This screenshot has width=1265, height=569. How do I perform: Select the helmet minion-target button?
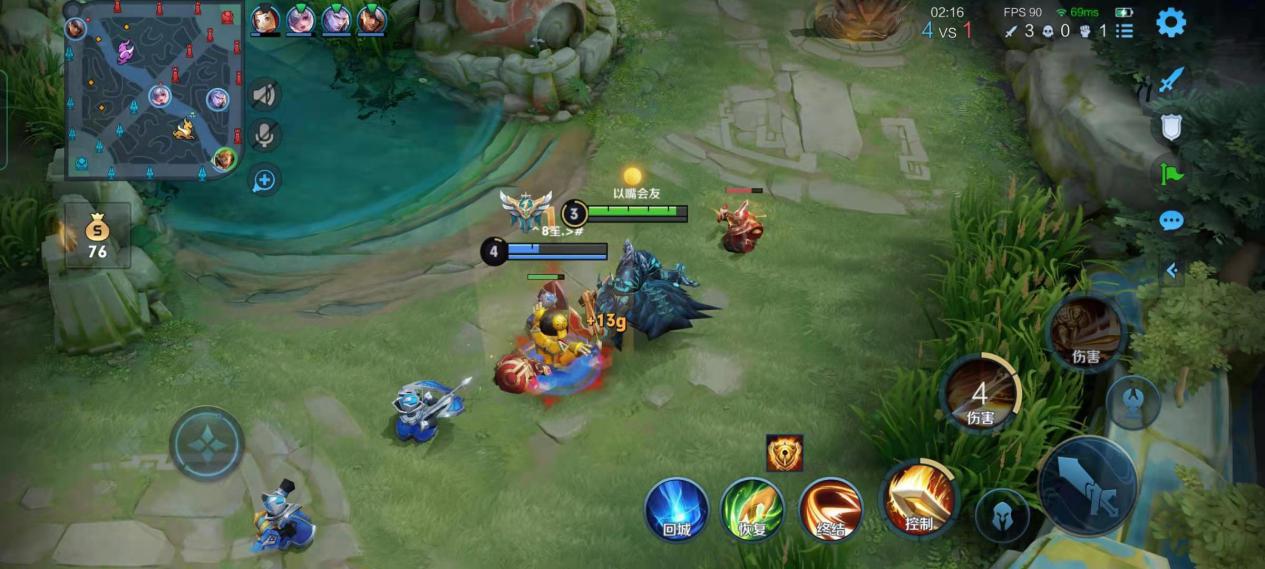[x=1001, y=515]
